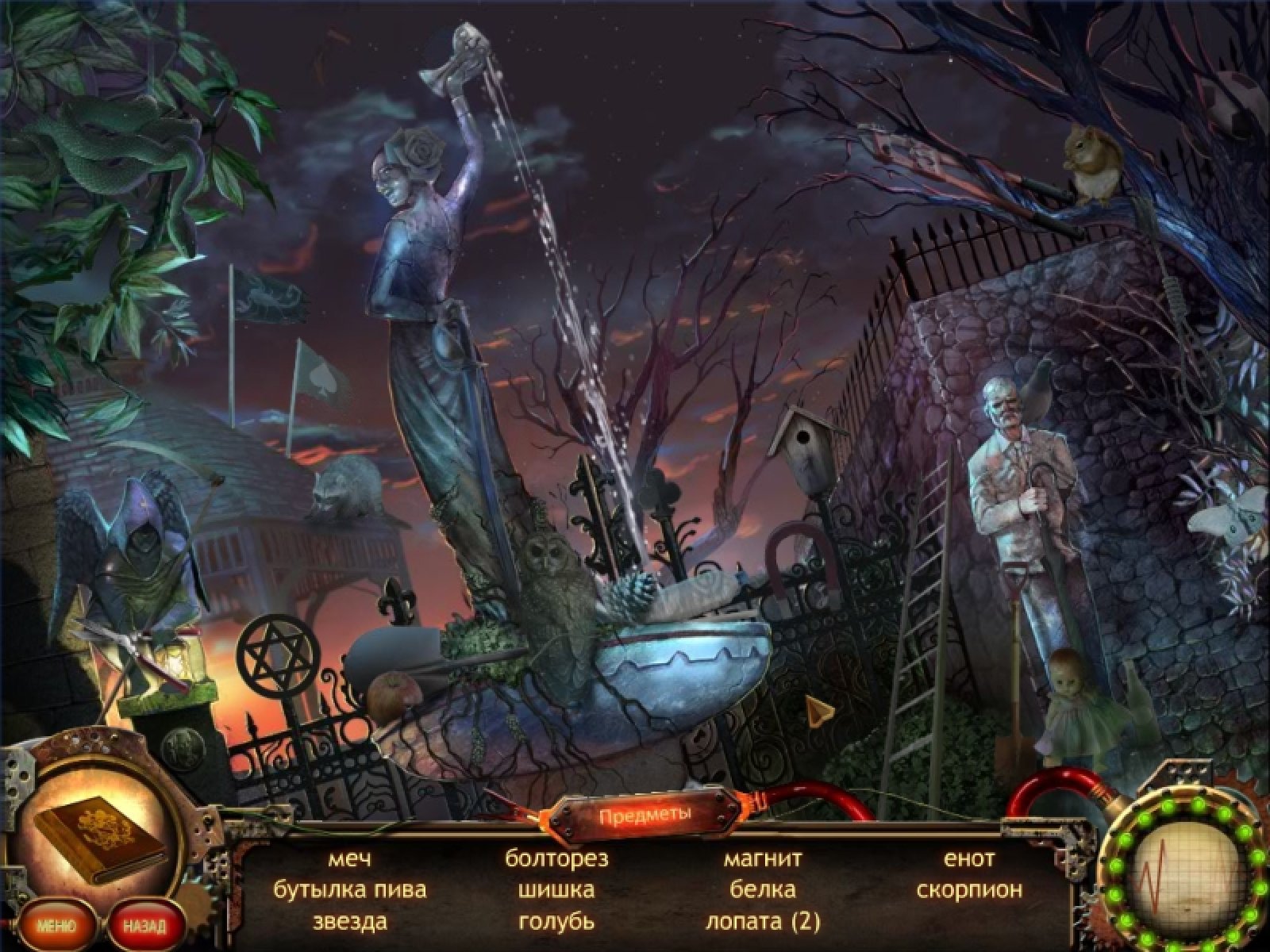Select the Предметы items tab

click(645, 815)
